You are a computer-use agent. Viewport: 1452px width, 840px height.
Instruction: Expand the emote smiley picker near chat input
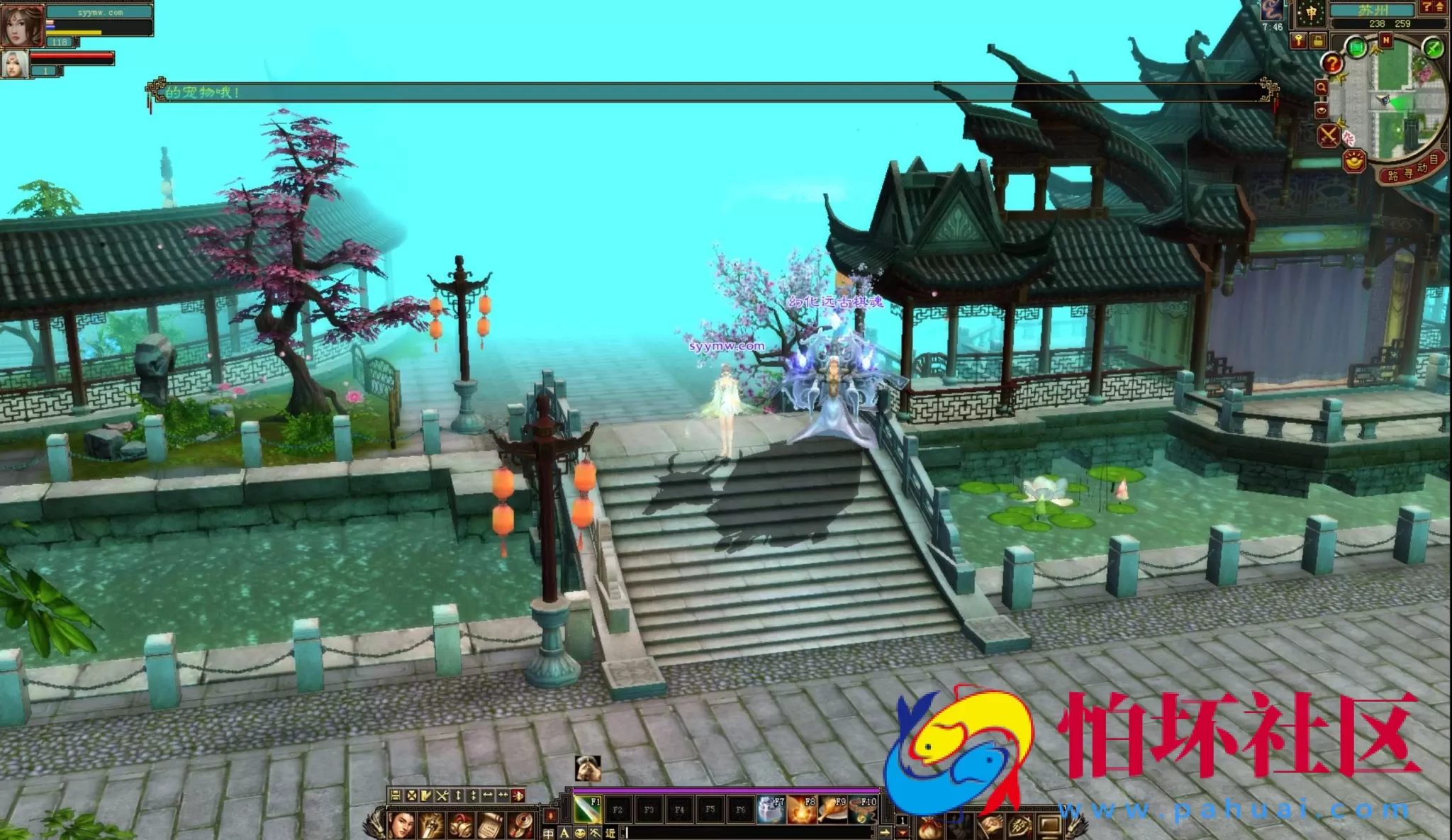(580, 834)
